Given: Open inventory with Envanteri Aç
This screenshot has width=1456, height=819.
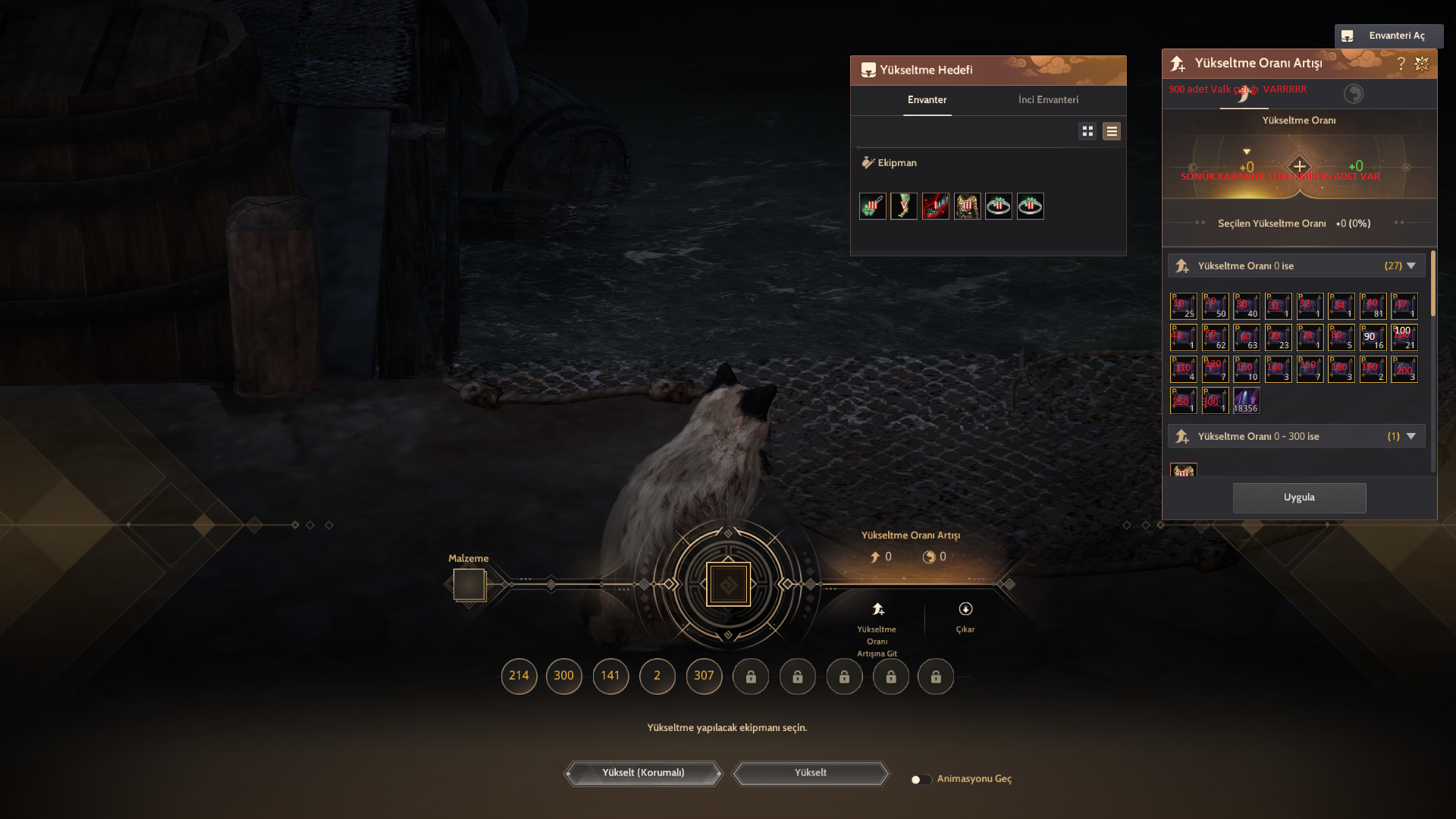Looking at the screenshot, I should point(1389,36).
